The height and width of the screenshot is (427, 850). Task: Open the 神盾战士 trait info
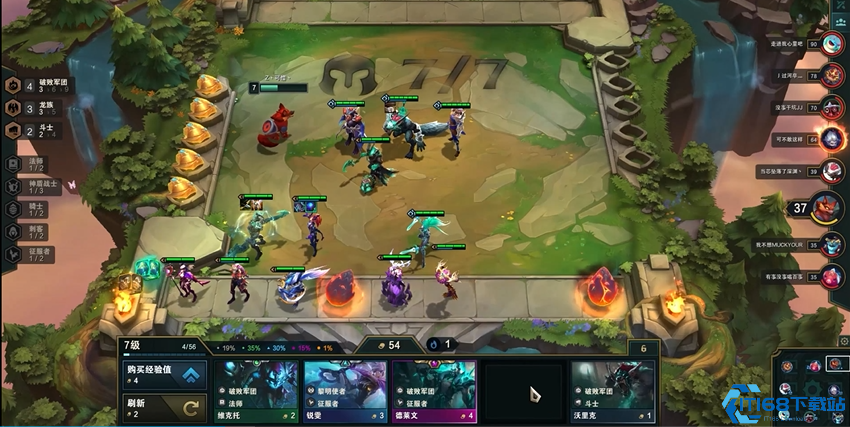(x=30, y=186)
